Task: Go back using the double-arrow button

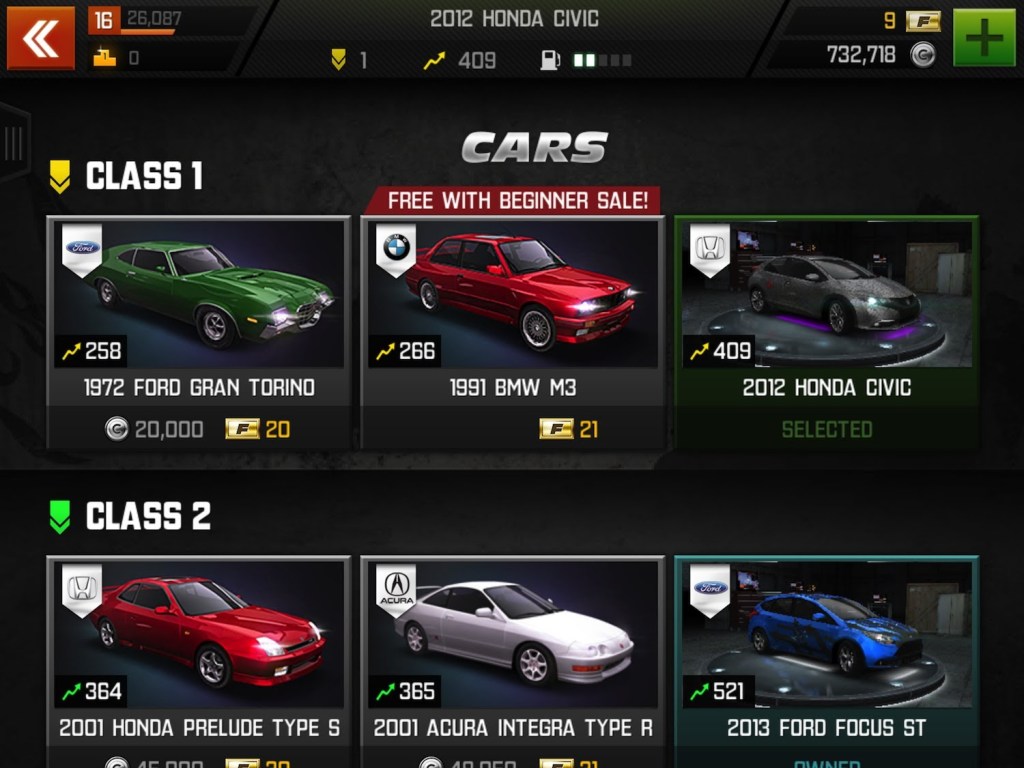Action: coord(41,39)
